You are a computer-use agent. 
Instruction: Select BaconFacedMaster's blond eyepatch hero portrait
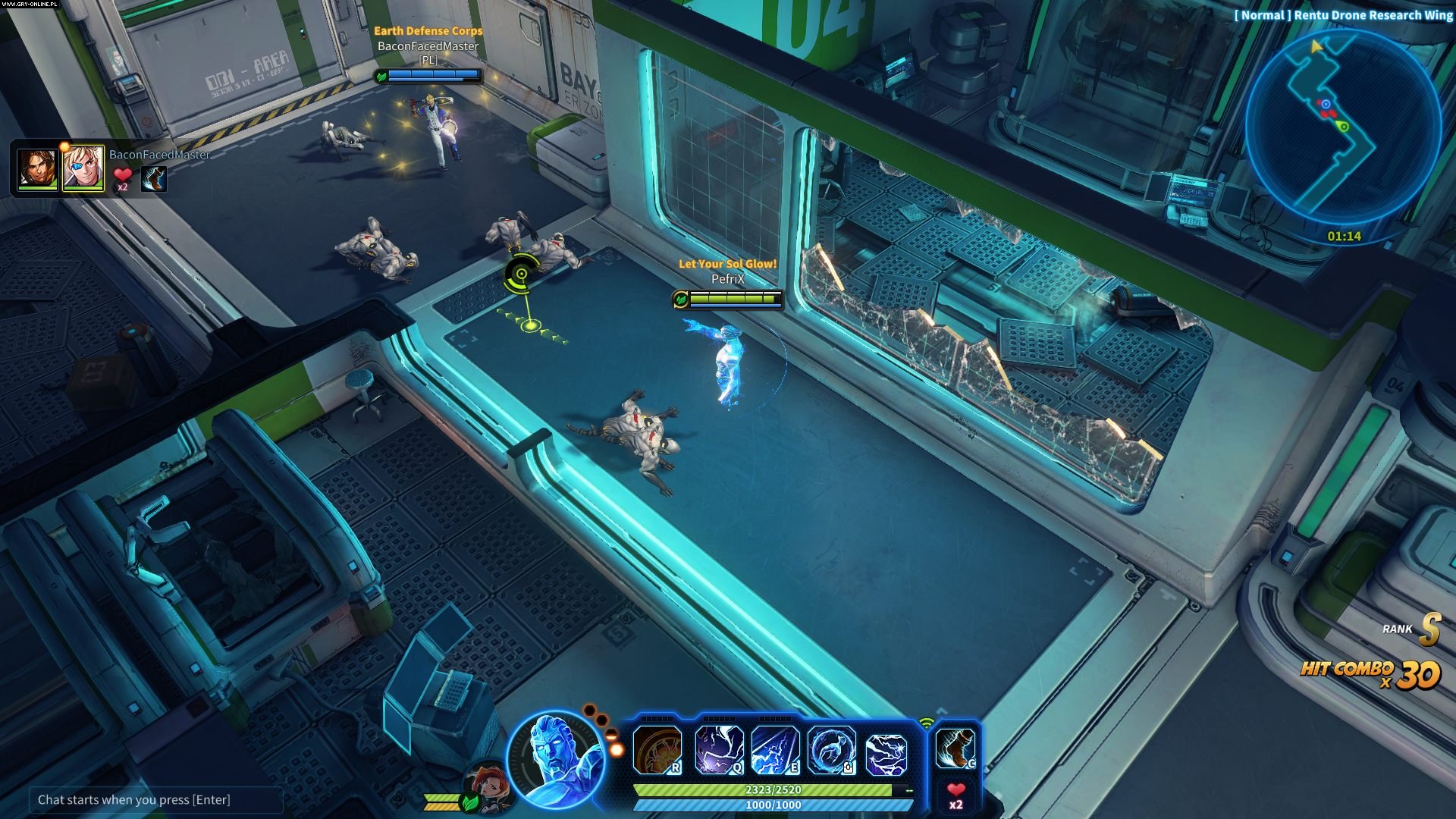[83, 168]
